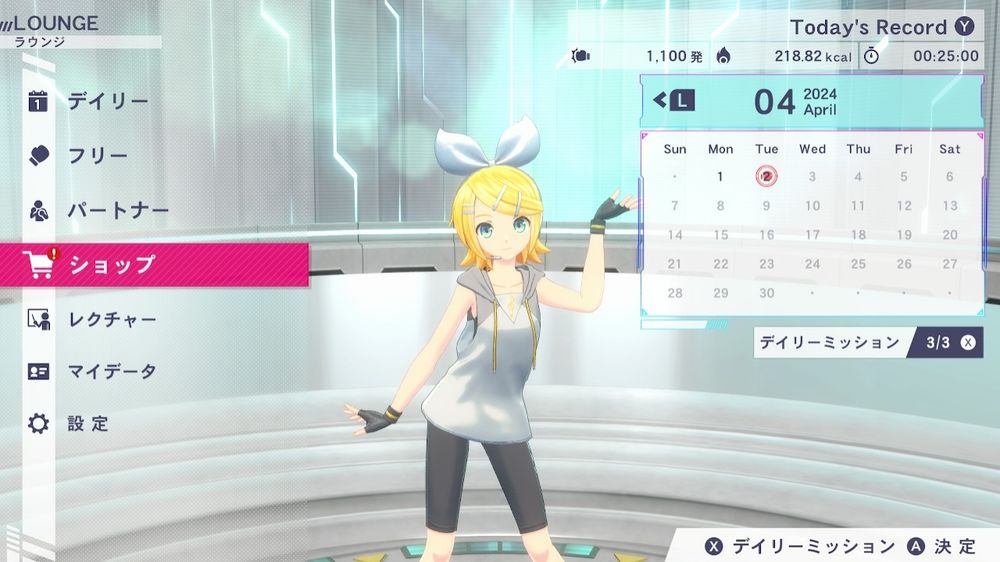Image resolution: width=1000 pixels, height=562 pixels.
Task: Open the 設定 settings menu
Action: (x=88, y=424)
